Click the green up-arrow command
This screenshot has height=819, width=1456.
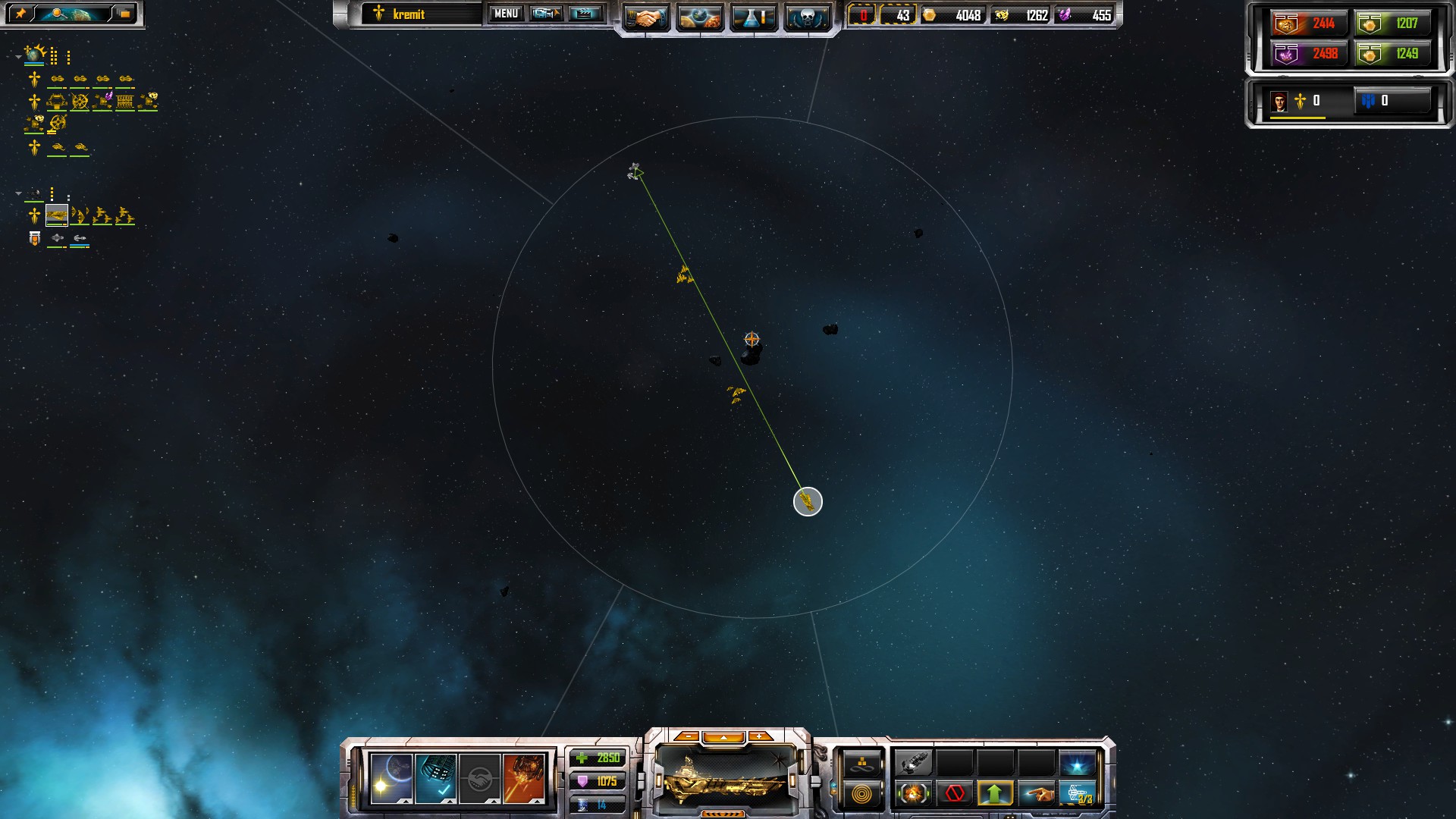point(995,794)
